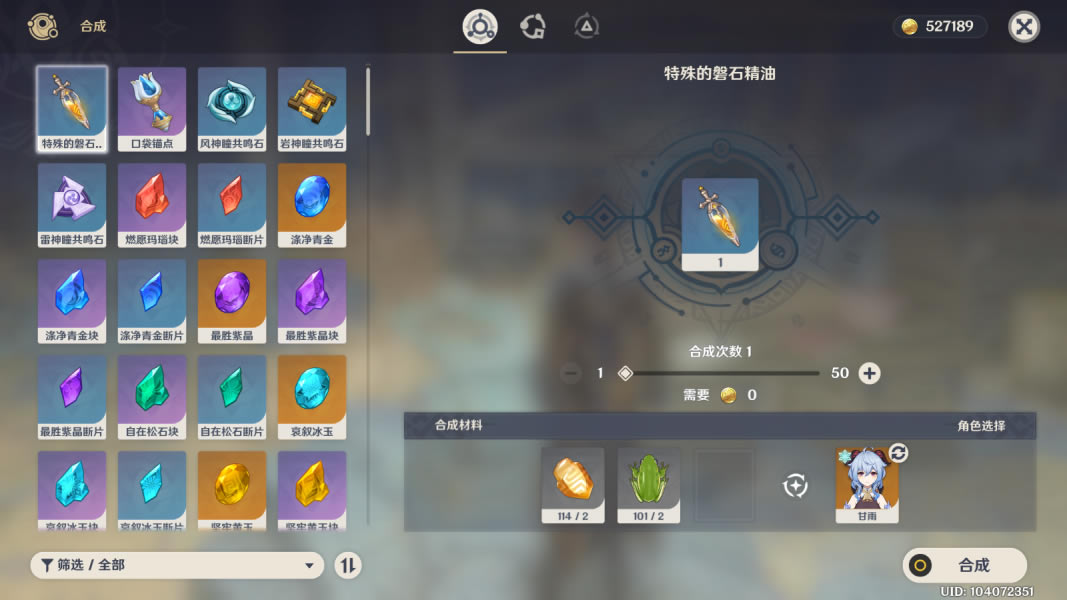Close the crafting screen
1067x600 pixels.
[x=1023, y=27]
